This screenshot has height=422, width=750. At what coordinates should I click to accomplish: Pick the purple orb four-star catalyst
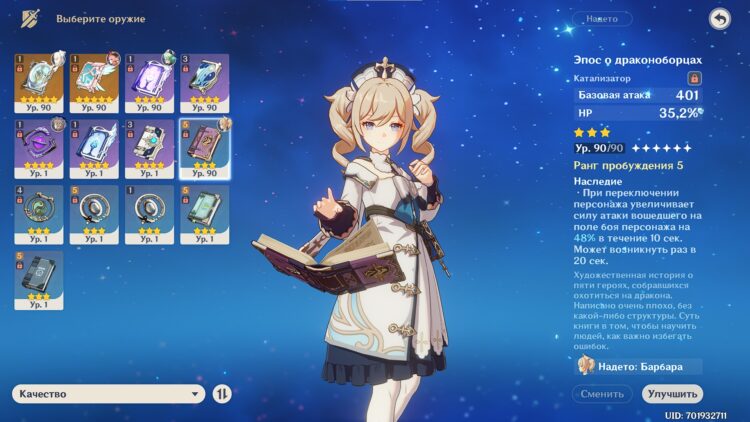[x=38, y=145]
